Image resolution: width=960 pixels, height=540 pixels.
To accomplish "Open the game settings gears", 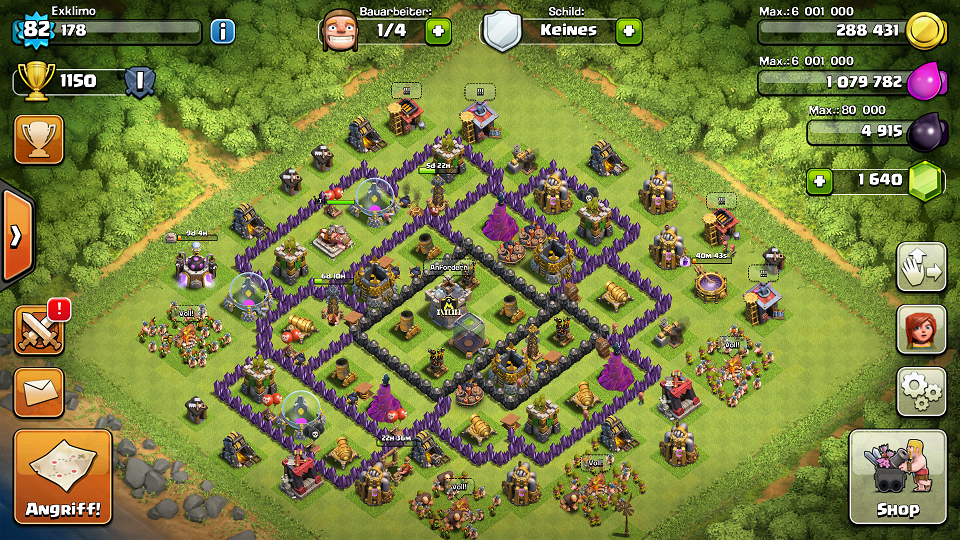I will tap(921, 391).
